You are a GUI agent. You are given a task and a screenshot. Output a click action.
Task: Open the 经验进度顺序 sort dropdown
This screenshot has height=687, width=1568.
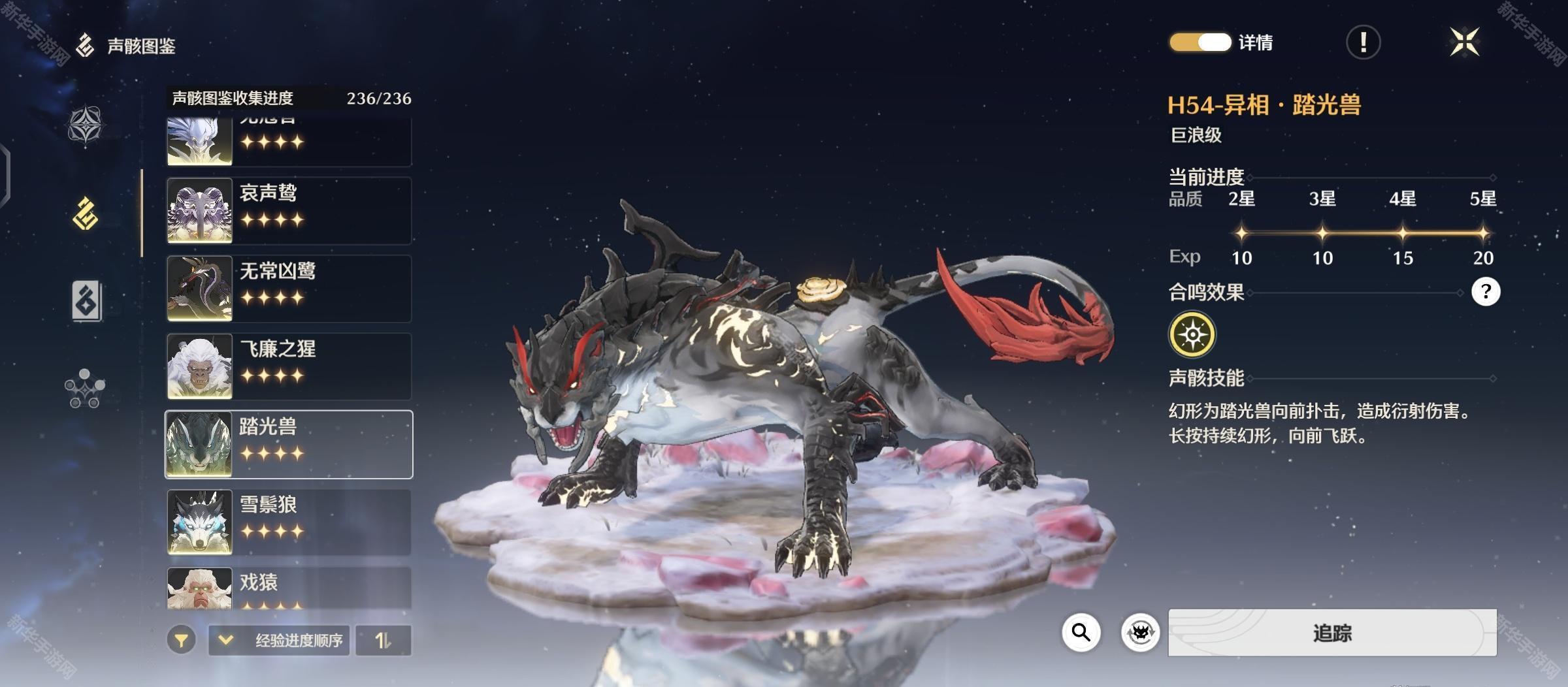tap(280, 640)
